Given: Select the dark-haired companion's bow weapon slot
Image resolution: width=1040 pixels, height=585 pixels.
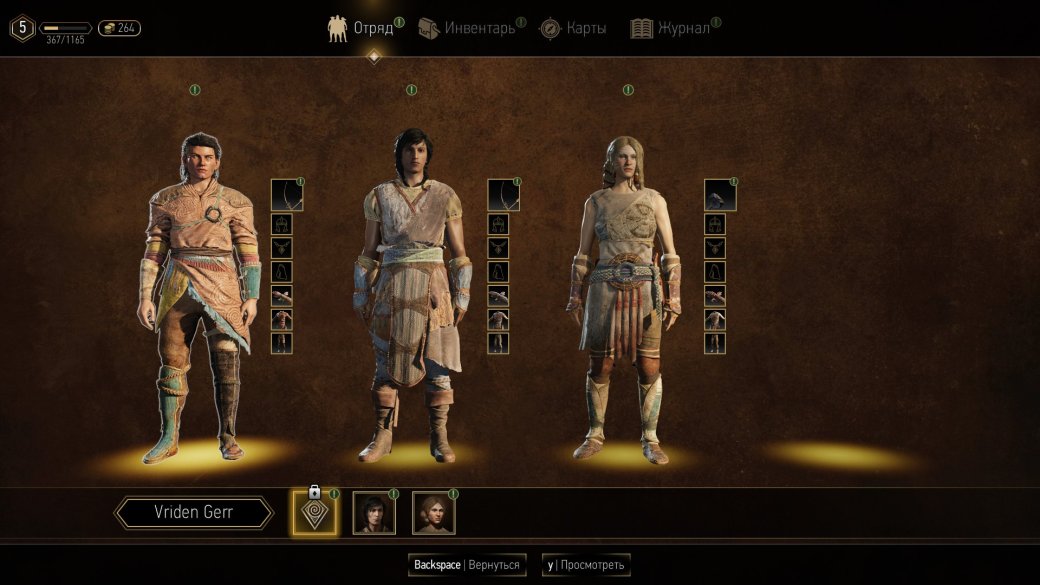Looking at the screenshot, I should pyautogui.click(x=503, y=195).
